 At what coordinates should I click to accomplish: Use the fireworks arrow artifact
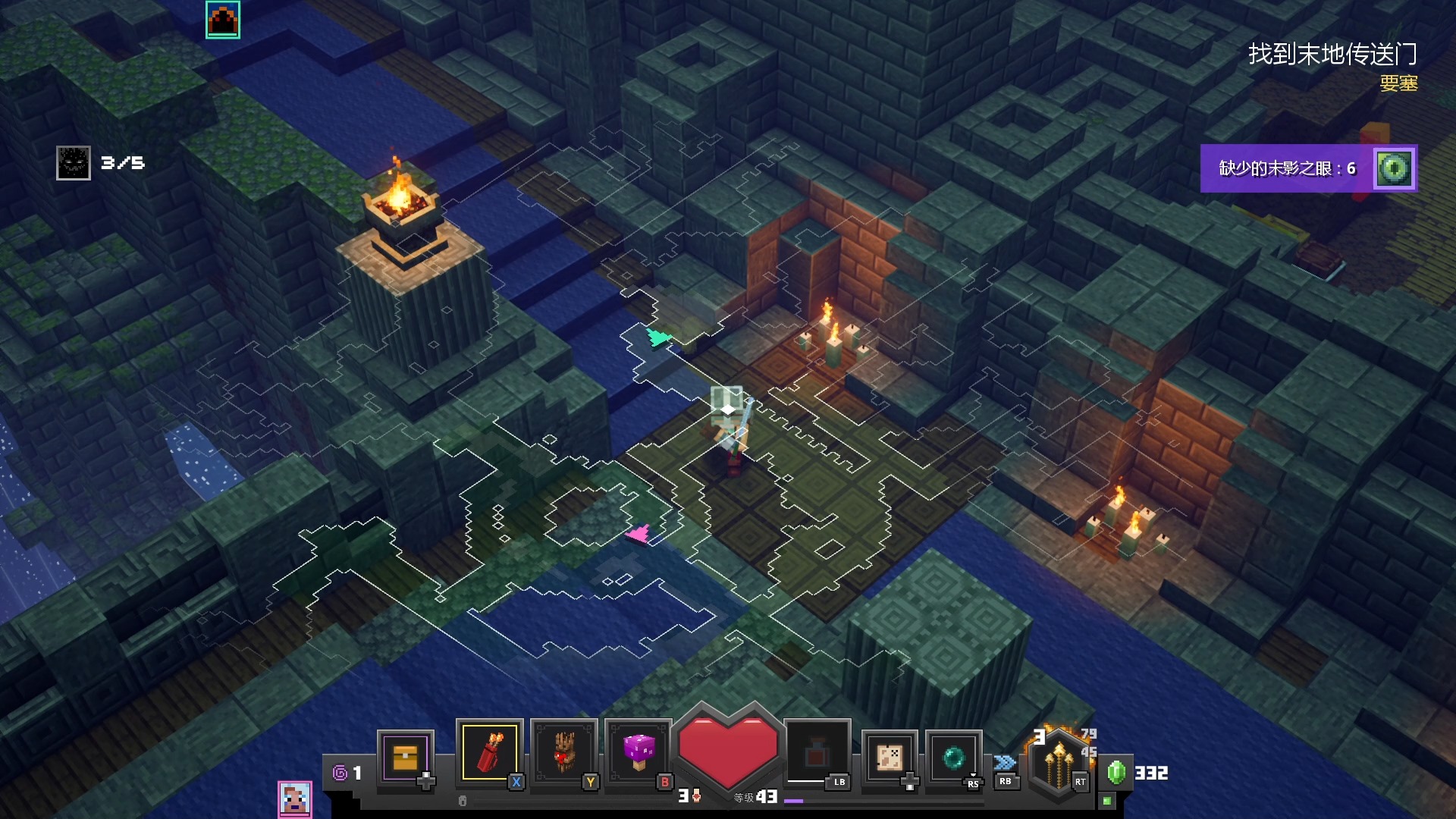[489, 752]
